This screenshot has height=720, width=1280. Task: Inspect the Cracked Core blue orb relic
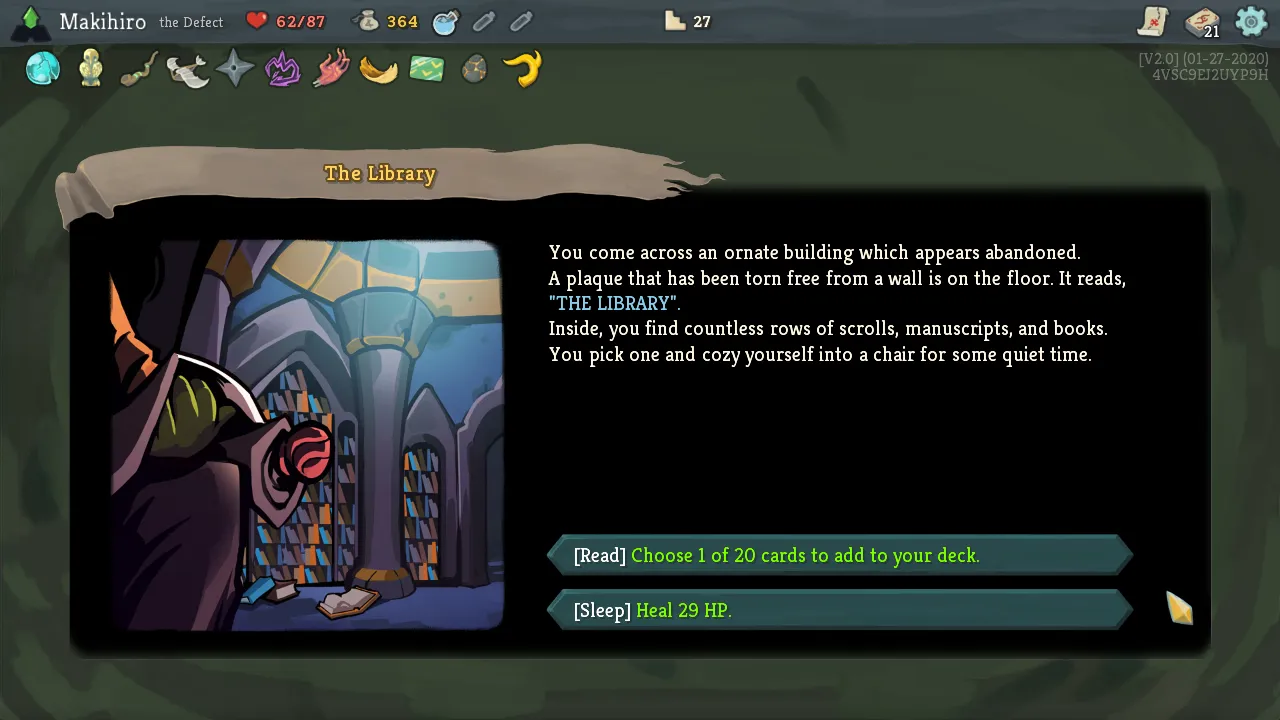click(x=43, y=69)
